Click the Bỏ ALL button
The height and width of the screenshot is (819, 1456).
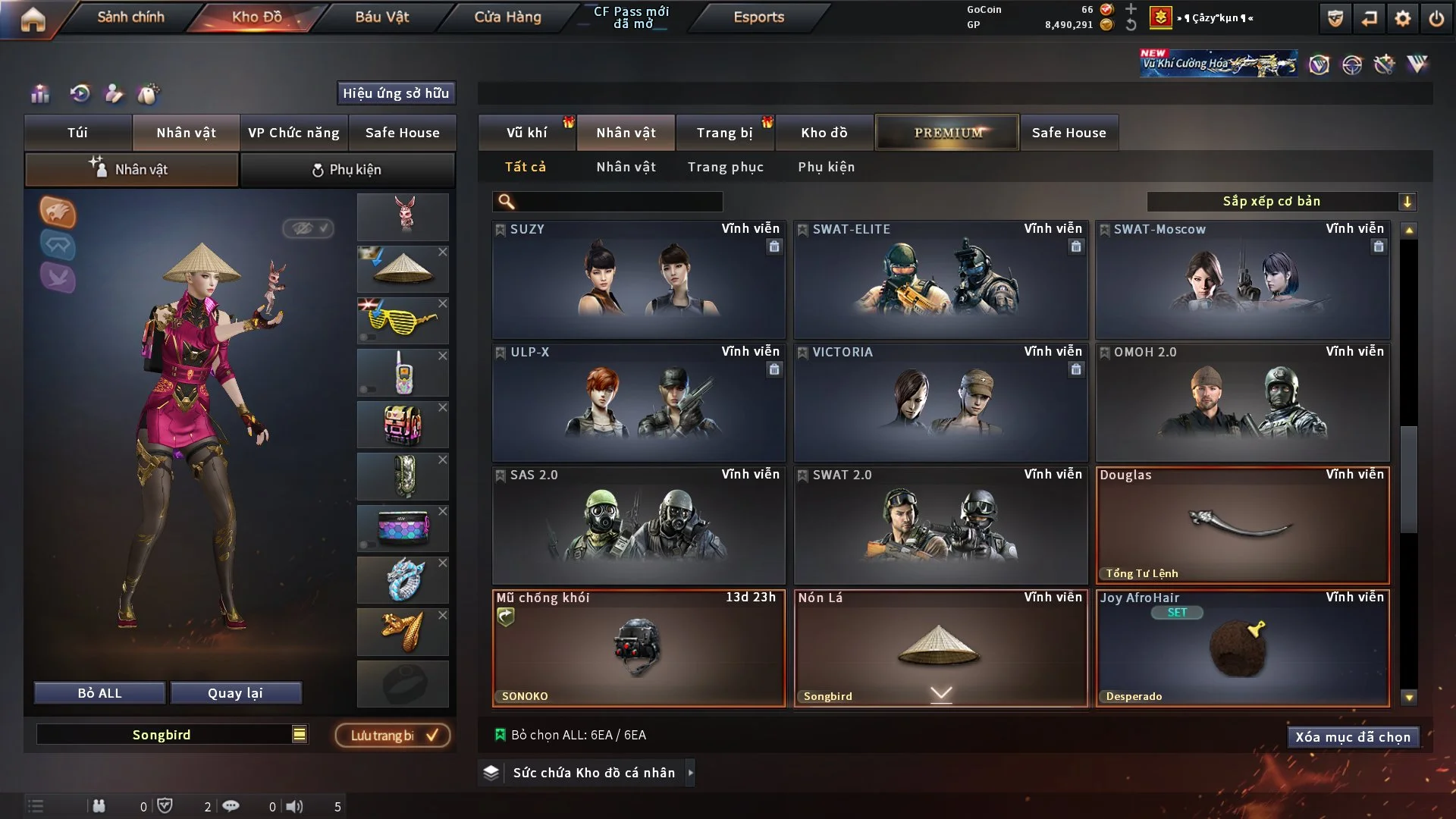coord(99,693)
